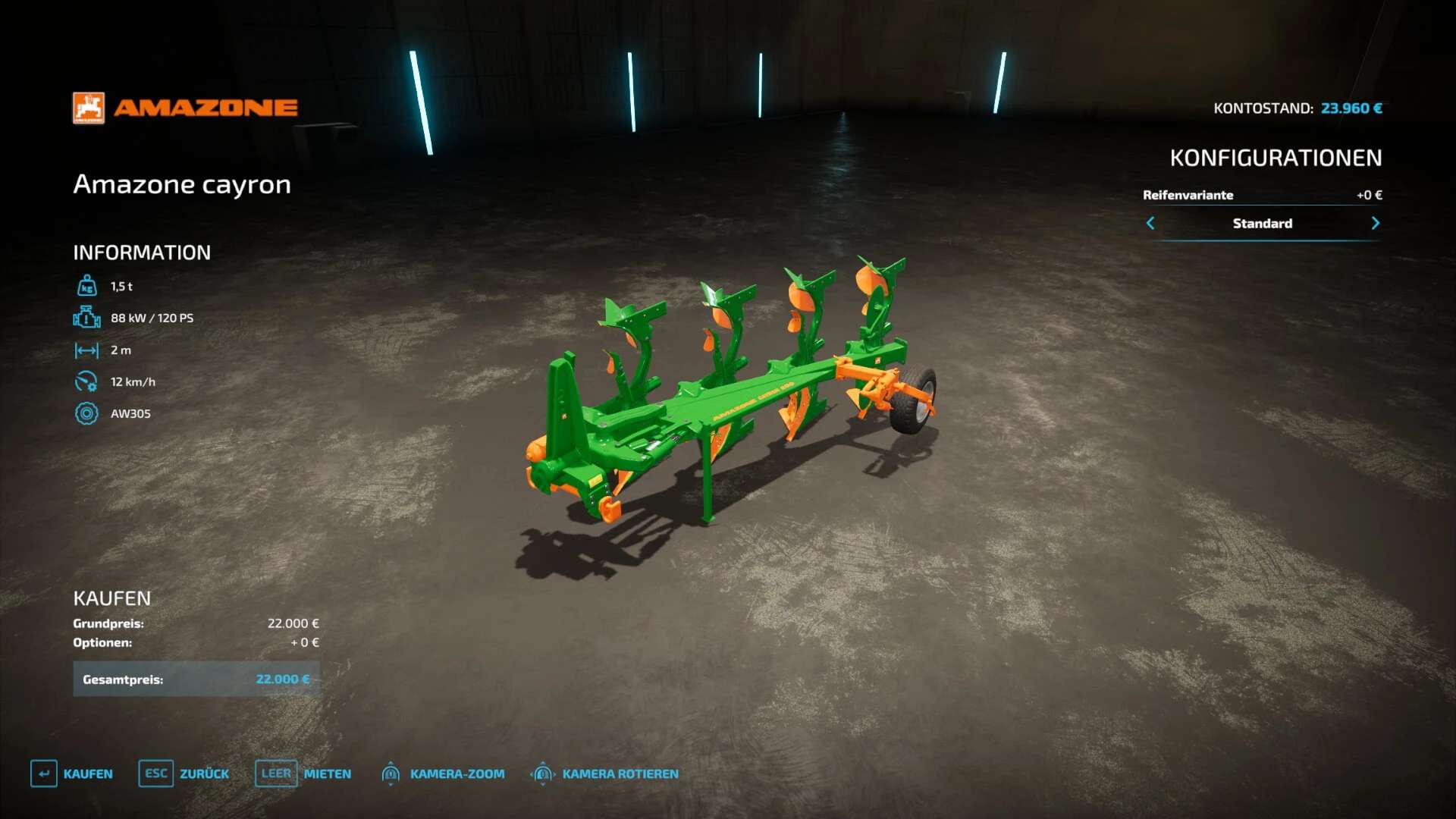Buy the plow with the Kaufen button
Image resolution: width=1456 pixels, height=819 pixels.
click(72, 773)
